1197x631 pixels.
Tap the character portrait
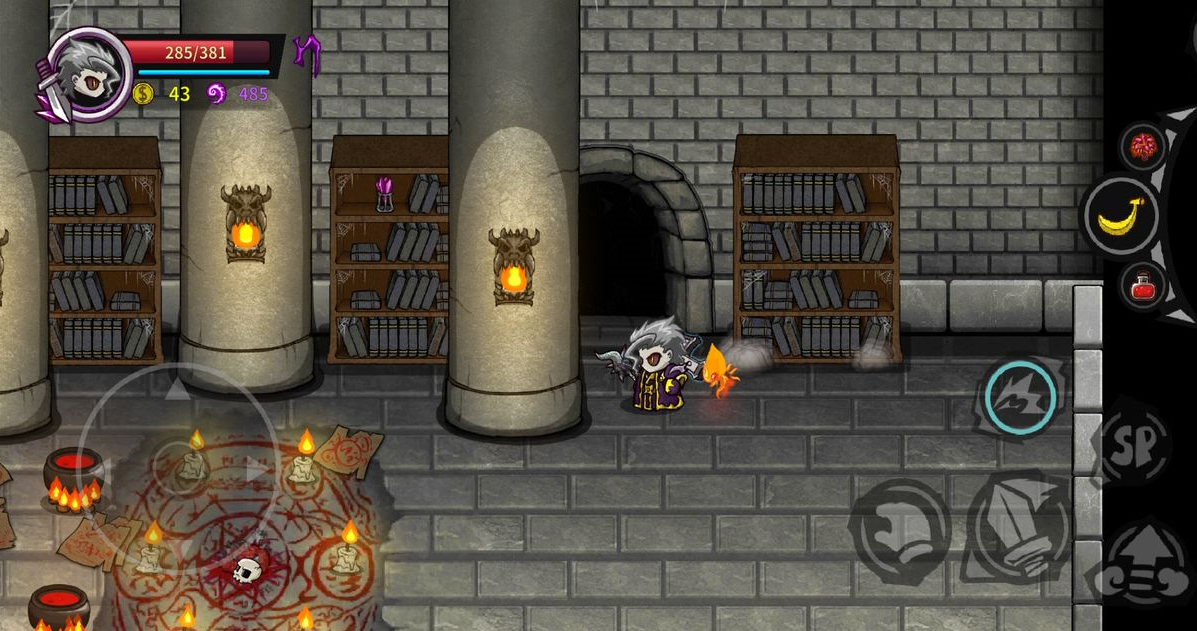click(90, 73)
